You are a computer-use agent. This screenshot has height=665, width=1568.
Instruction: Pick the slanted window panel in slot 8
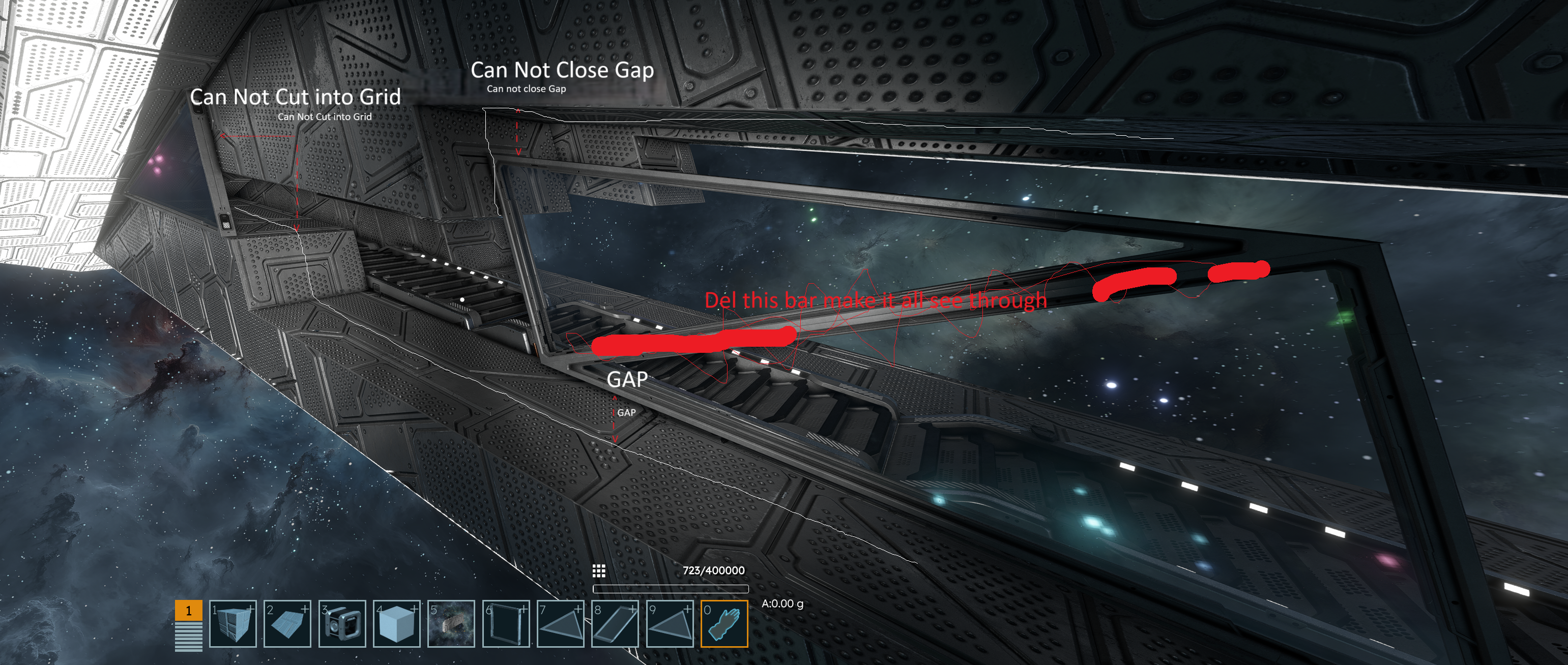(615, 624)
